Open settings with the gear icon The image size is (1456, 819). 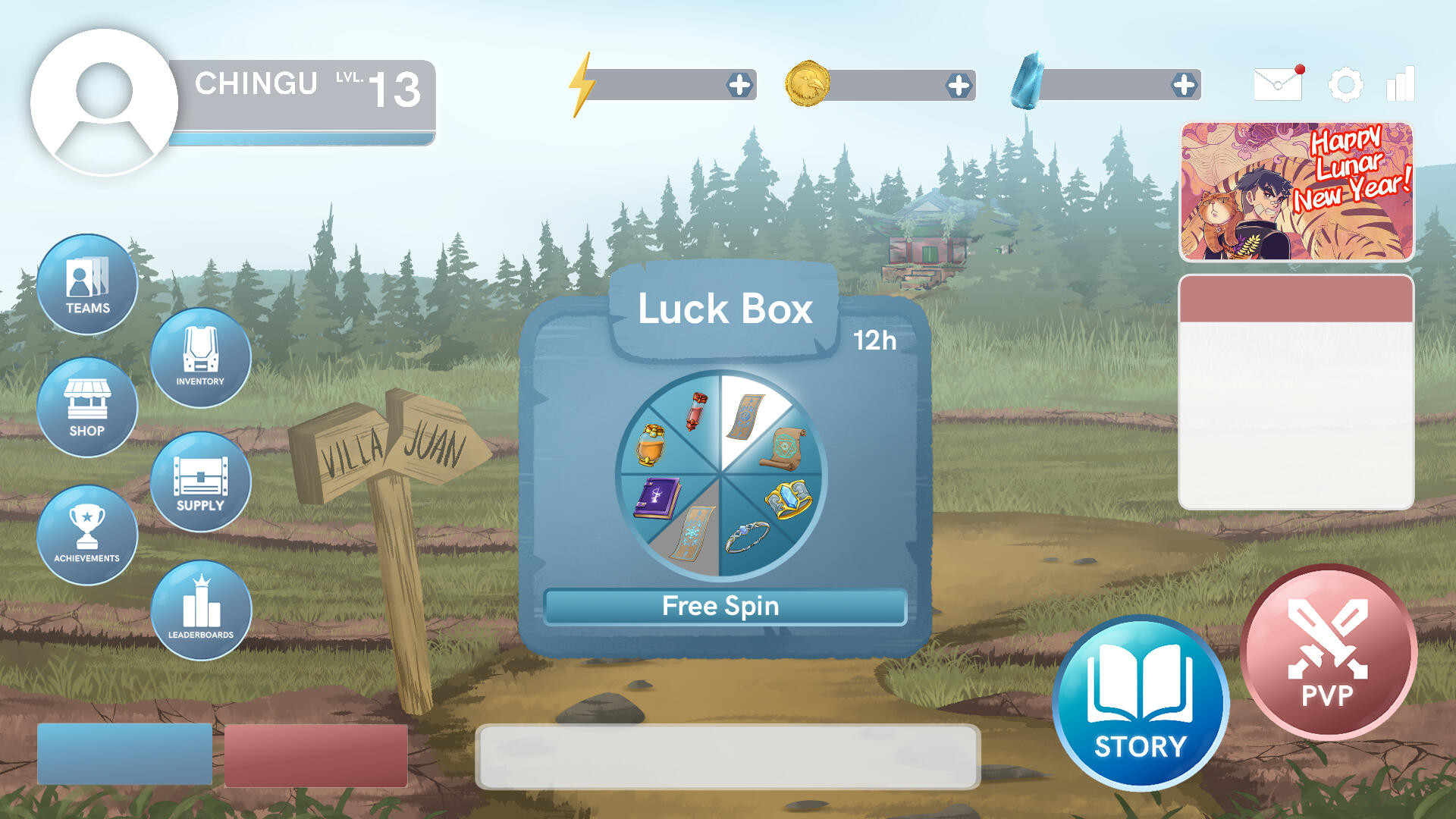pyautogui.click(x=1346, y=84)
